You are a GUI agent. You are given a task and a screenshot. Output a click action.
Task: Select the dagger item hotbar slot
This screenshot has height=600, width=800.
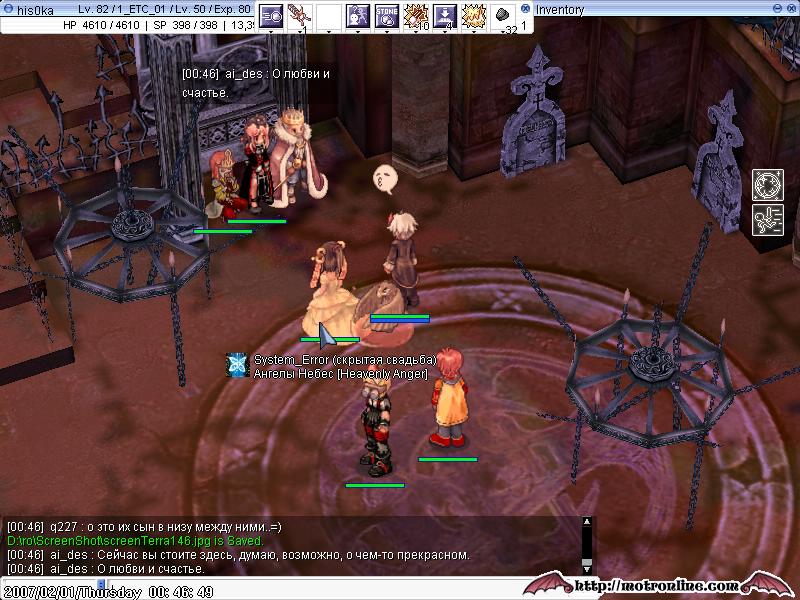(x=299, y=15)
